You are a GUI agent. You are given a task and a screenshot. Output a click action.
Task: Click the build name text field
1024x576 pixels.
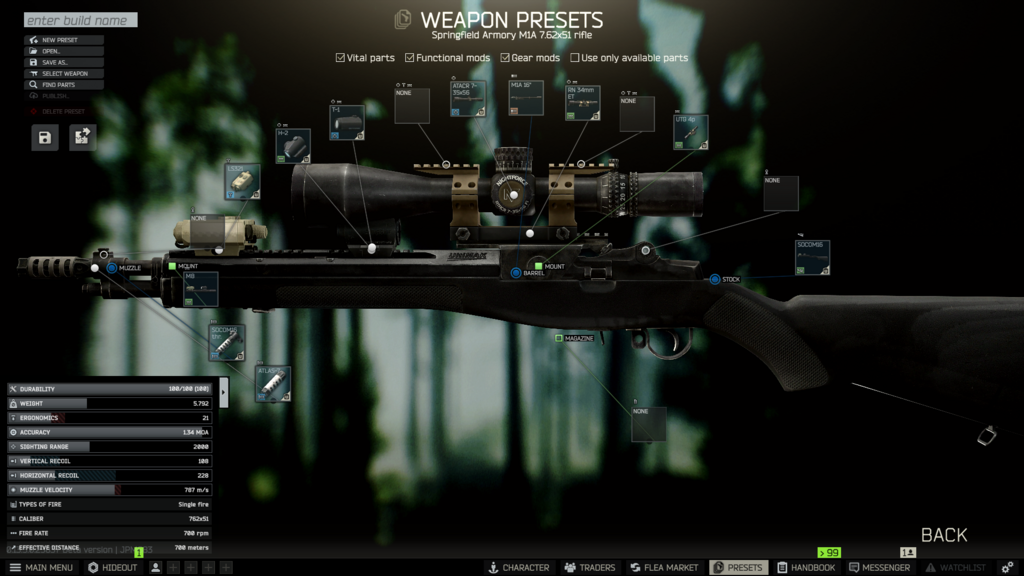point(80,20)
